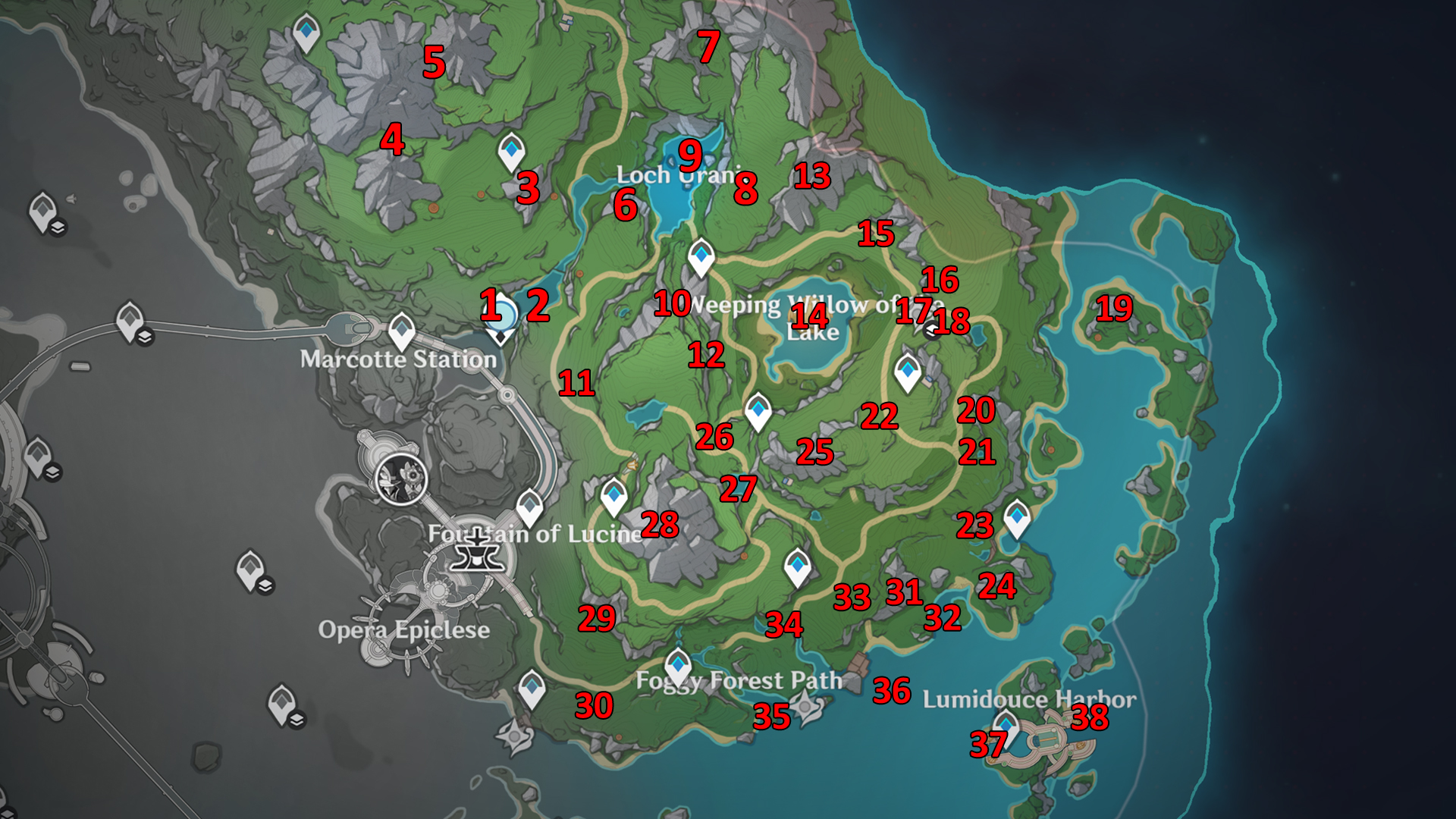Toggle the layer-stack badge on the waypoint left of Marcotte Station

[x=145, y=336]
